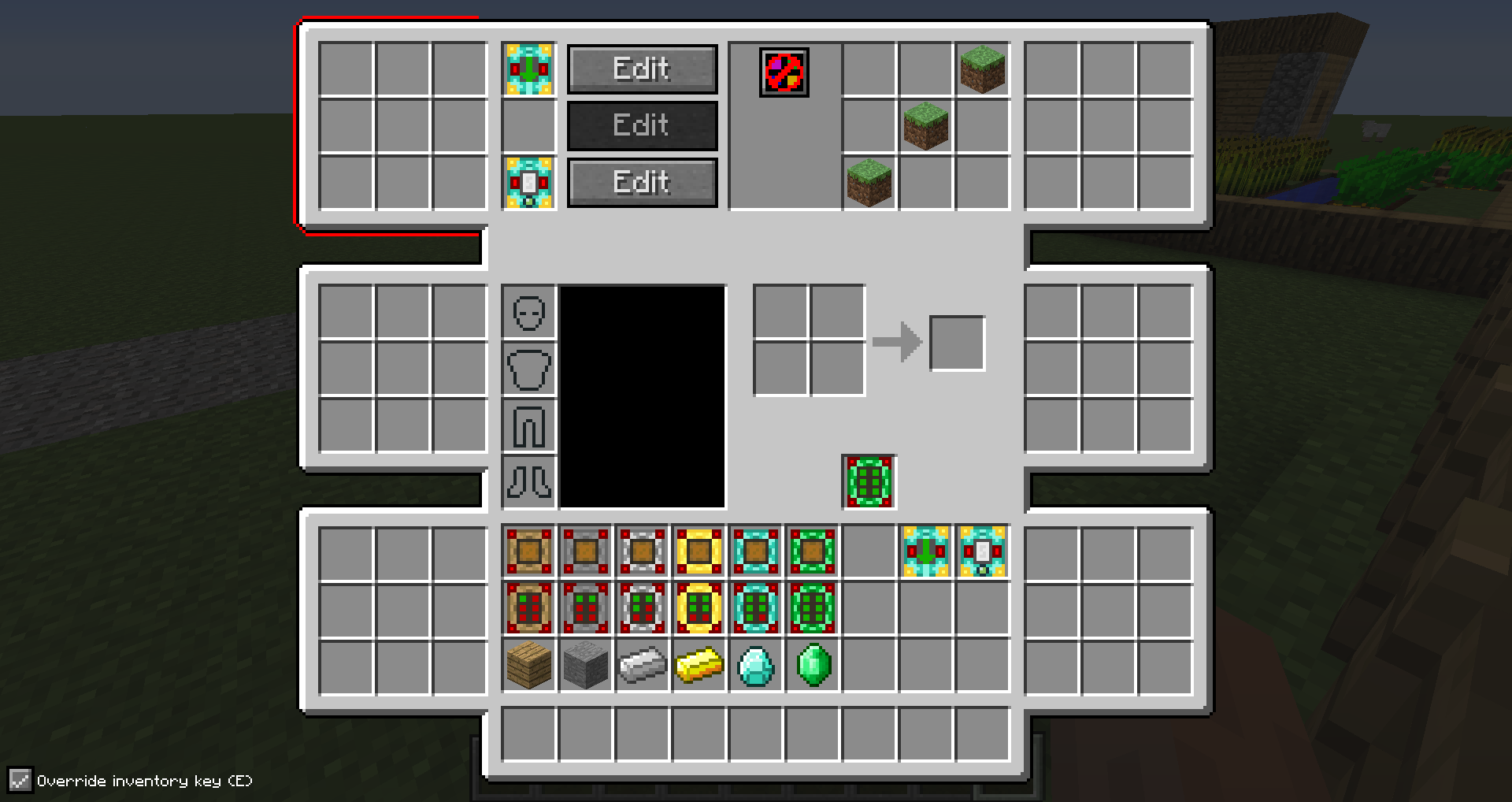Select the leggings armor slot icon
This screenshot has height=802, width=1512.
[x=528, y=425]
